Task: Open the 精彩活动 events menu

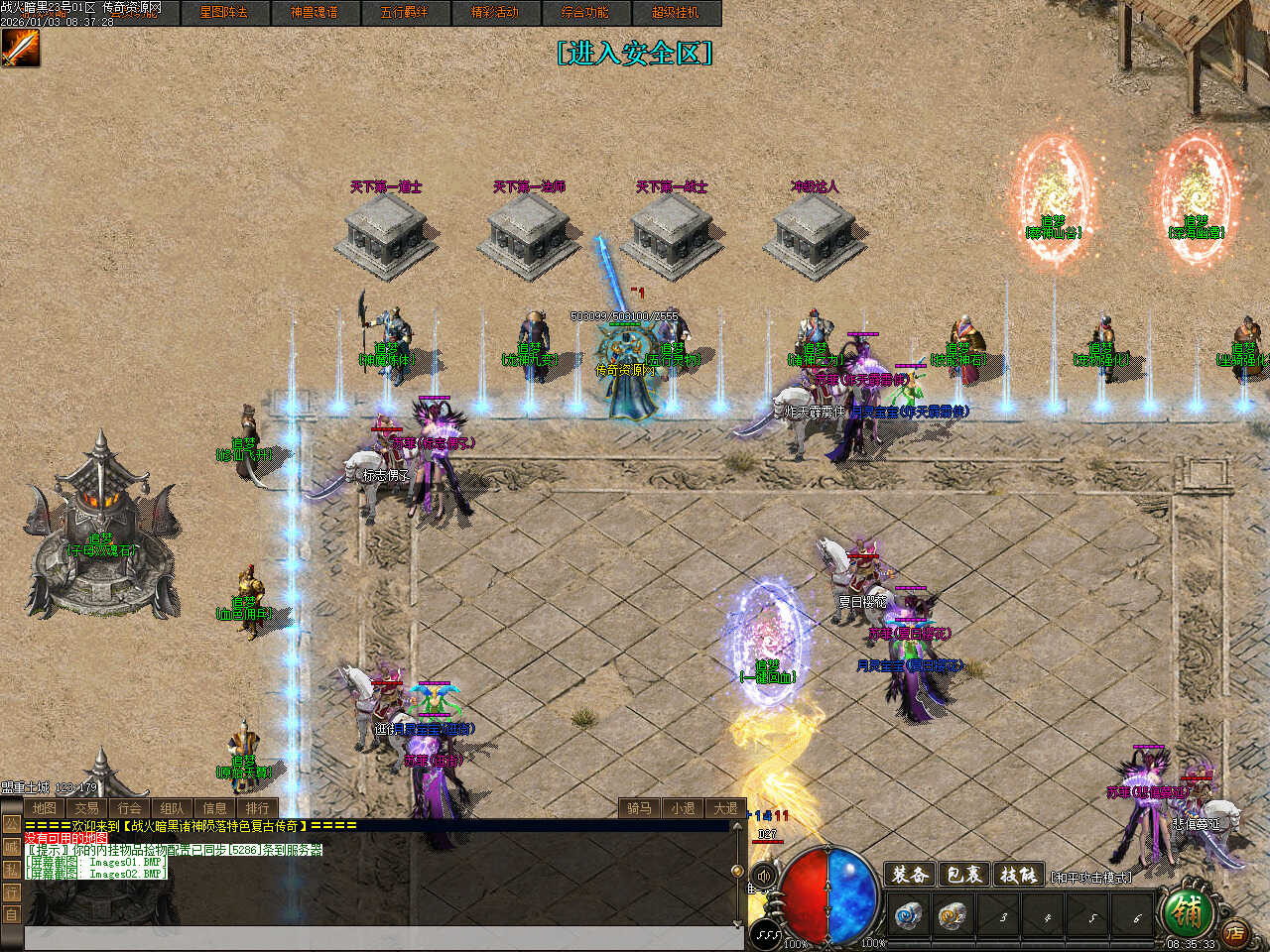Action: click(x=495, y=13)
